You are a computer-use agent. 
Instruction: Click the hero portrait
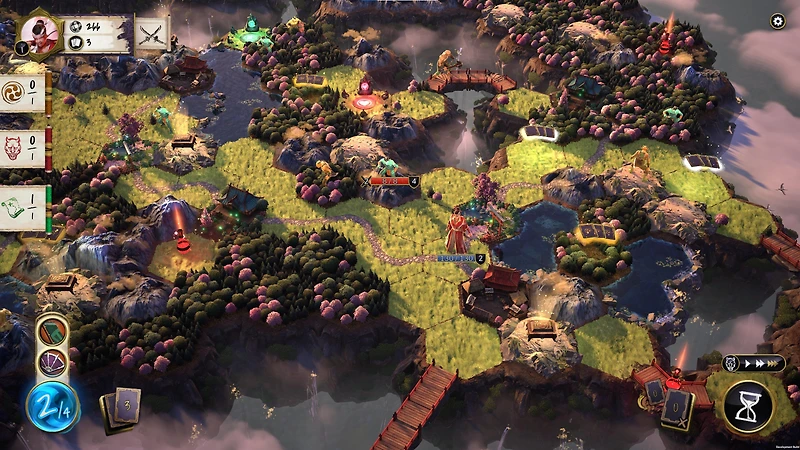point(40,34)
